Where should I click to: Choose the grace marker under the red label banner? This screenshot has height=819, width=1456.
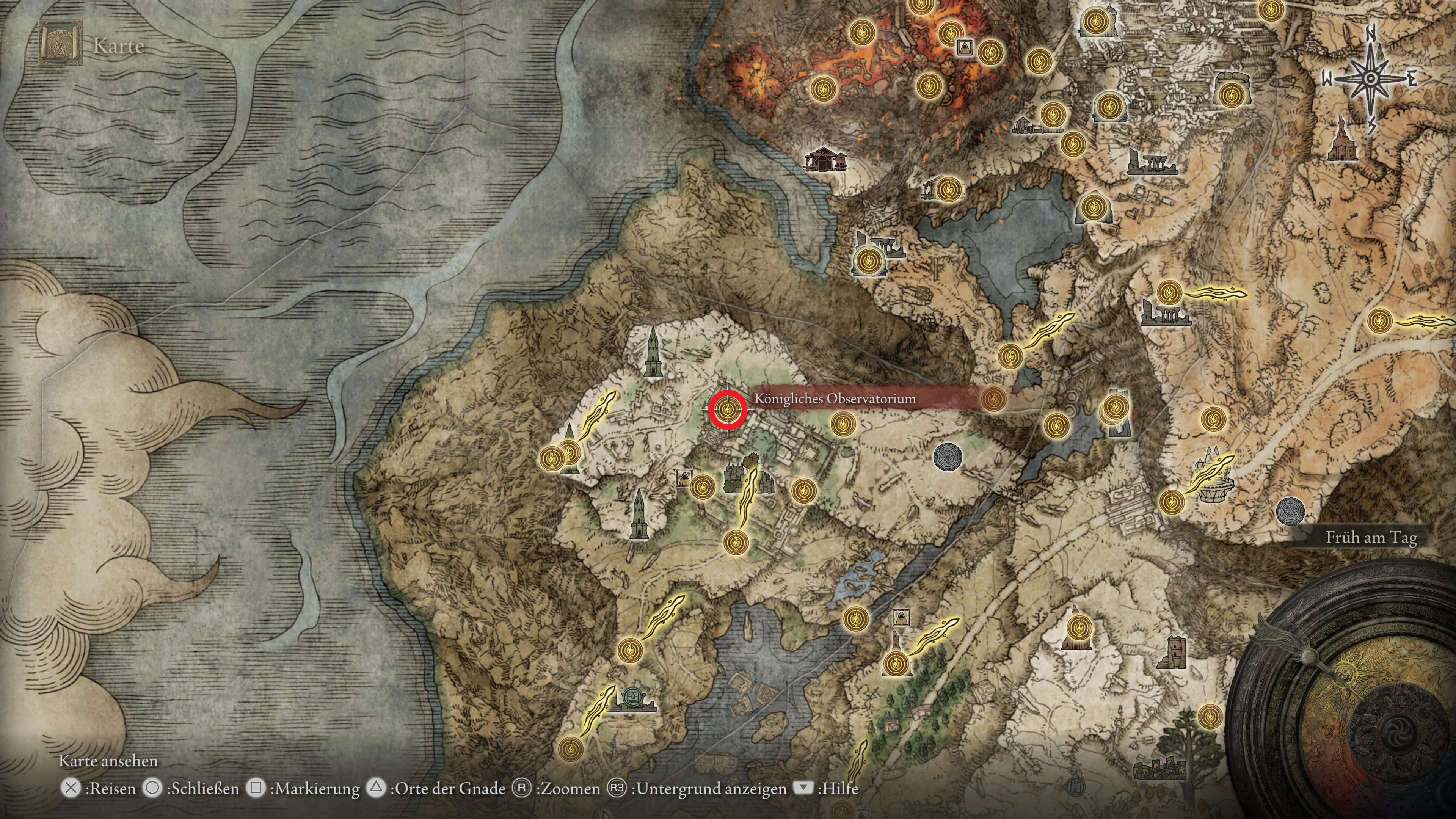pyautogui.click(x=993, y=399)
